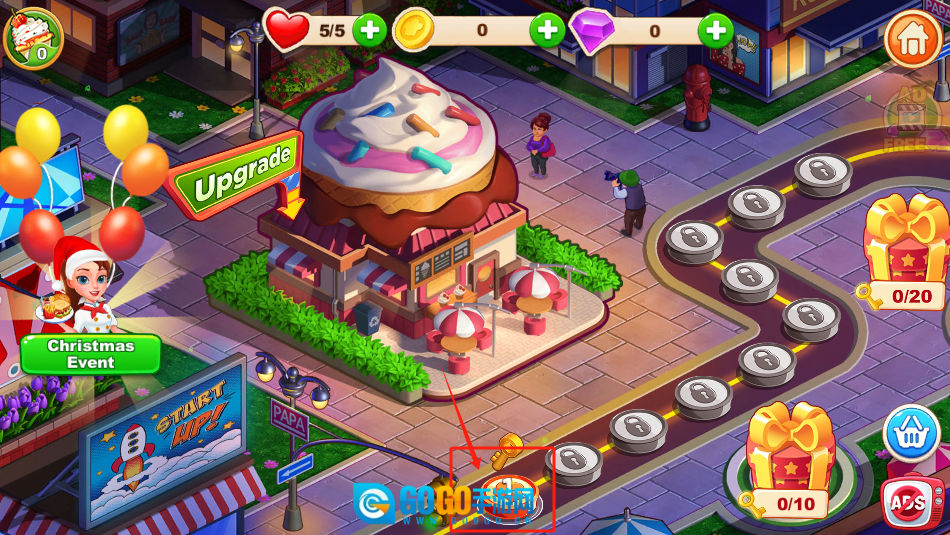Go to the home screen

pyautogui.click(x=911, y=39)
